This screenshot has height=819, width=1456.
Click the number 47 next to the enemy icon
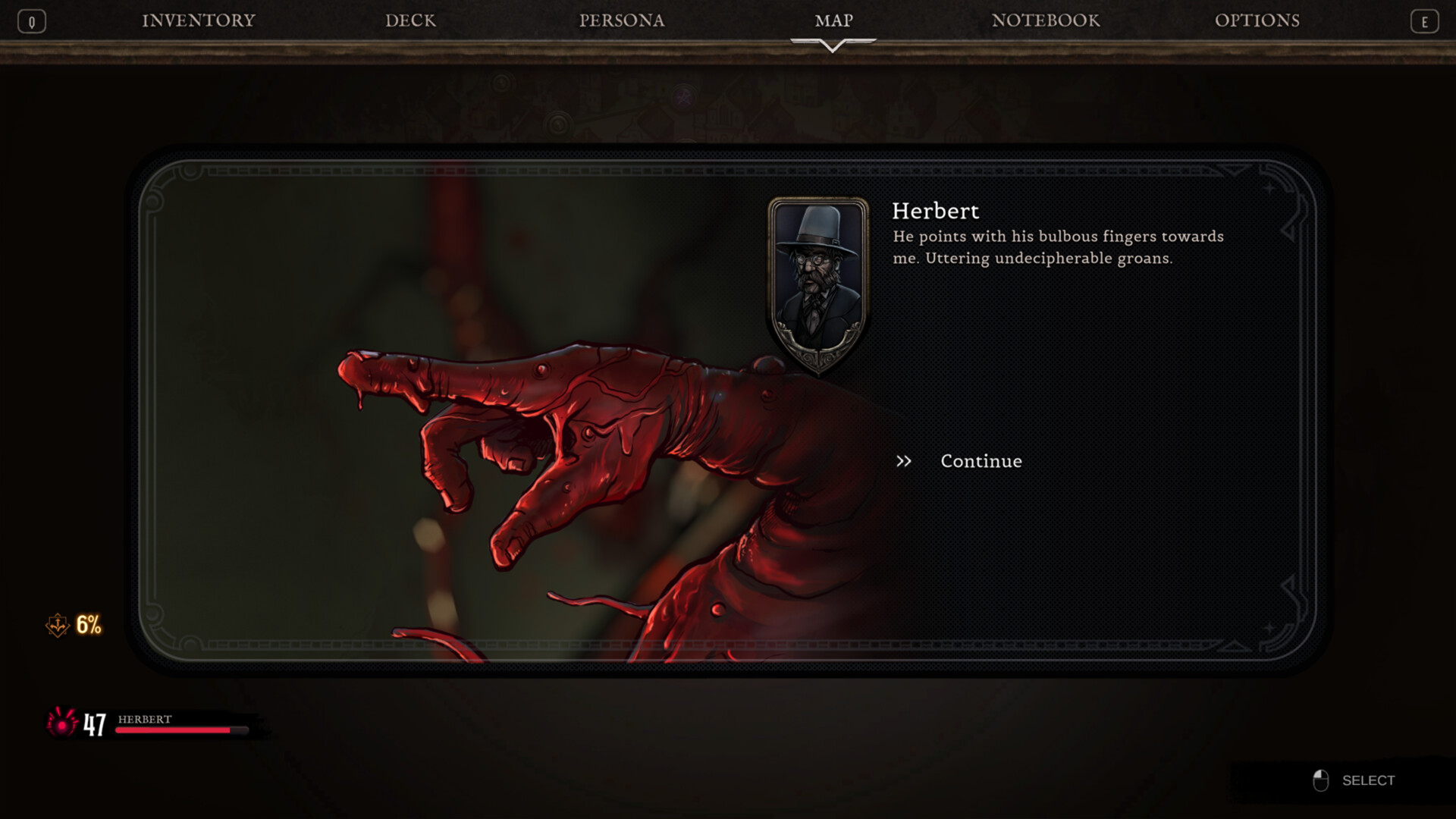point(96,726)
